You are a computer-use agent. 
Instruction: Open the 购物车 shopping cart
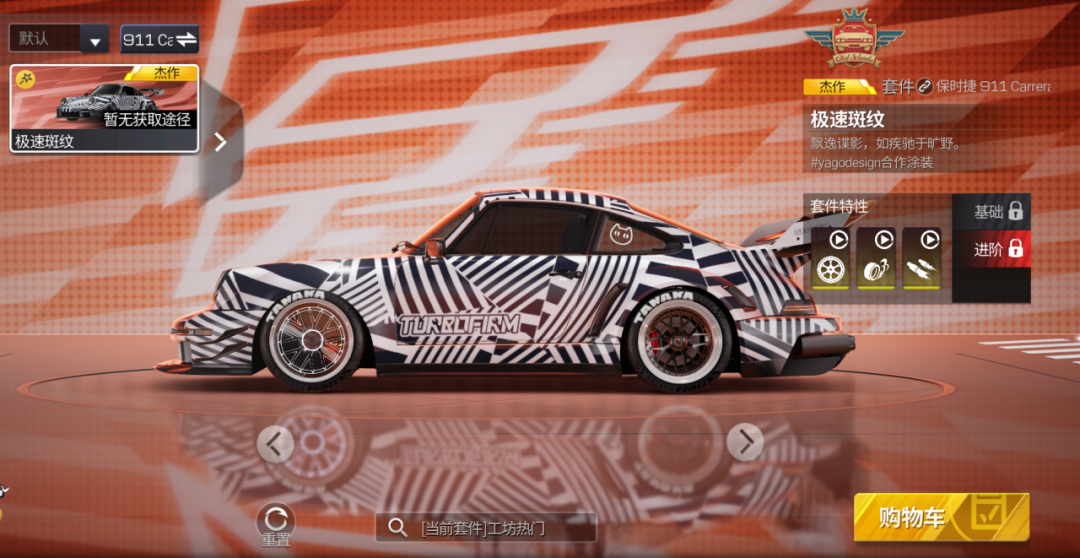[940, 517]
